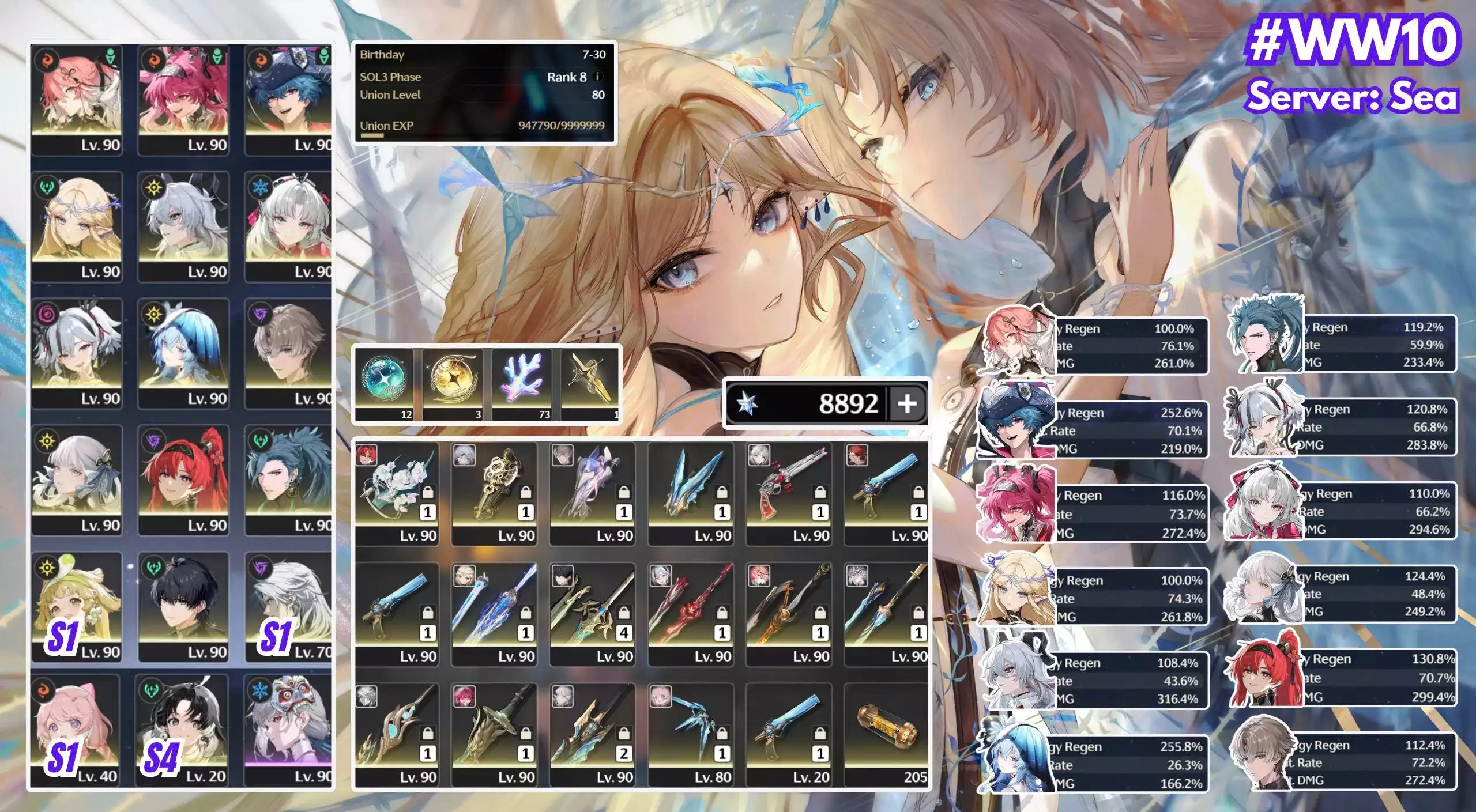Select the weapon slot showing rank 4
The height and width of the screenshot is (812, 1476).
[x=593, y=614]
